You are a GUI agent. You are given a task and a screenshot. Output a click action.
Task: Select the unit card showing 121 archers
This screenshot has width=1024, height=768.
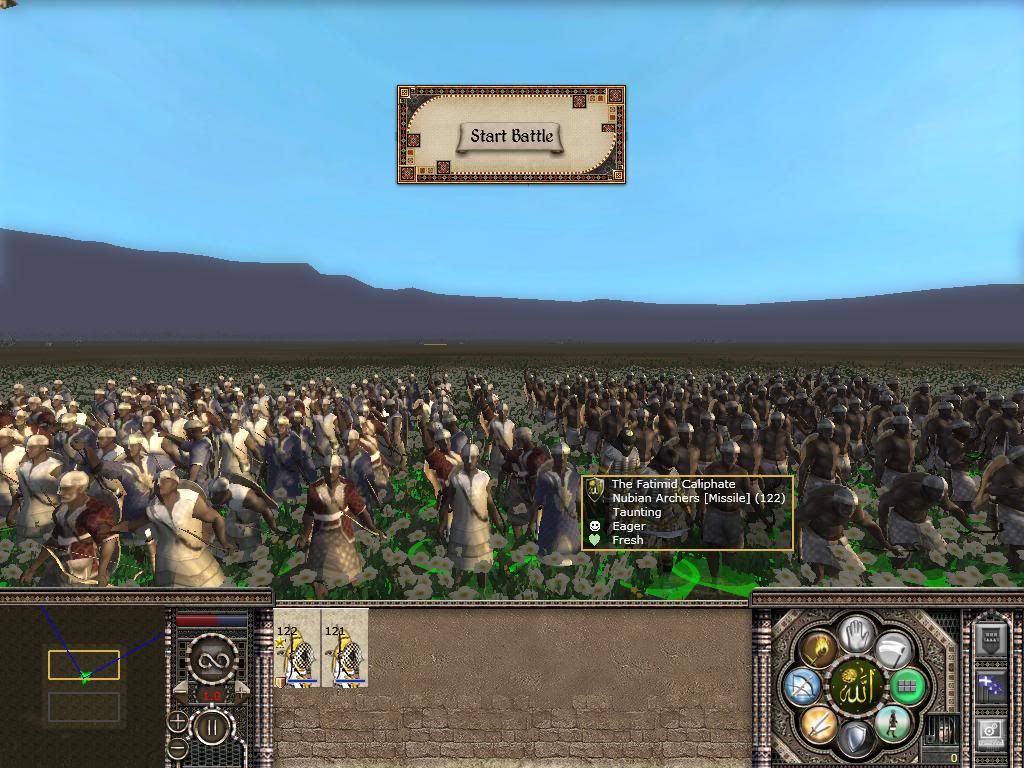pos(345,649)
